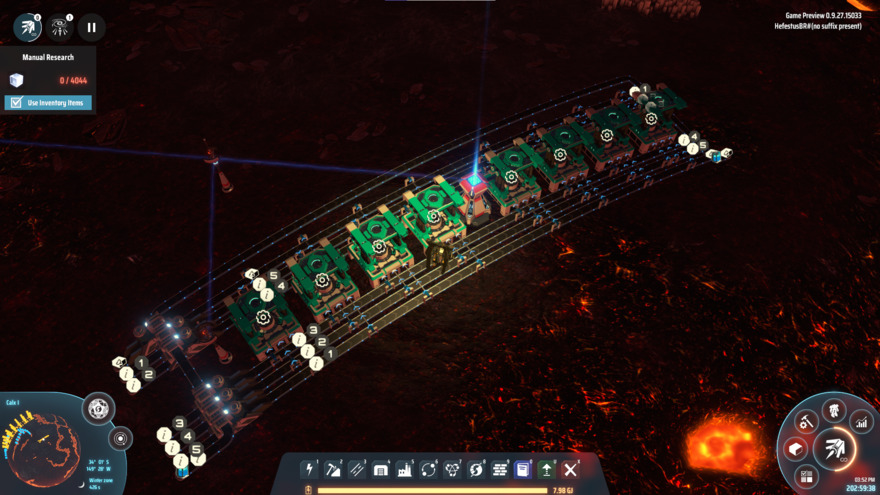Activate the green upgrade arrow tool
This screenshot has height=495, width=880.
point(547,469)
